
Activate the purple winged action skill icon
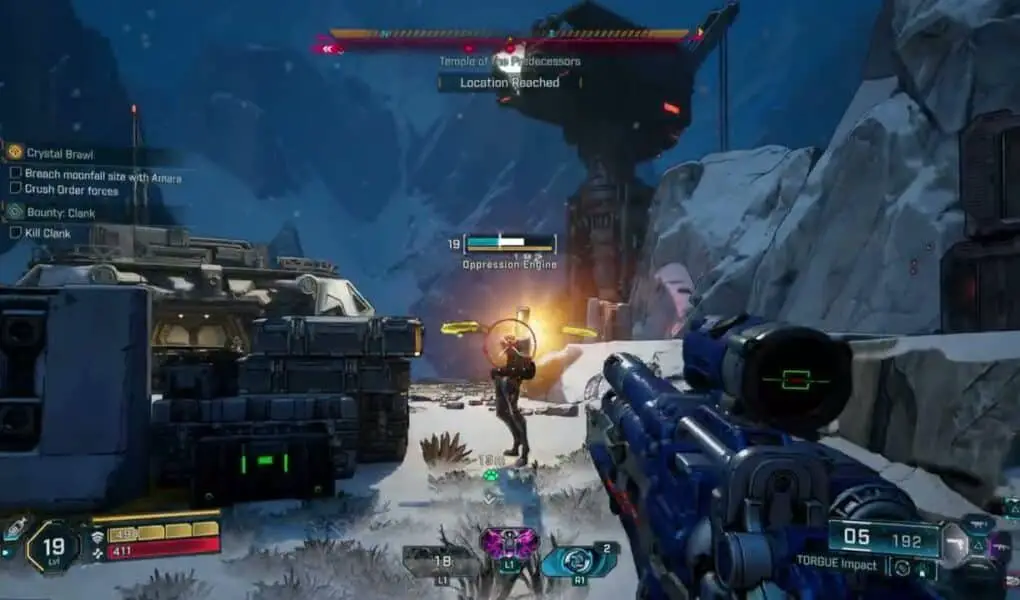pyautogui.click(x=509, y=543)
